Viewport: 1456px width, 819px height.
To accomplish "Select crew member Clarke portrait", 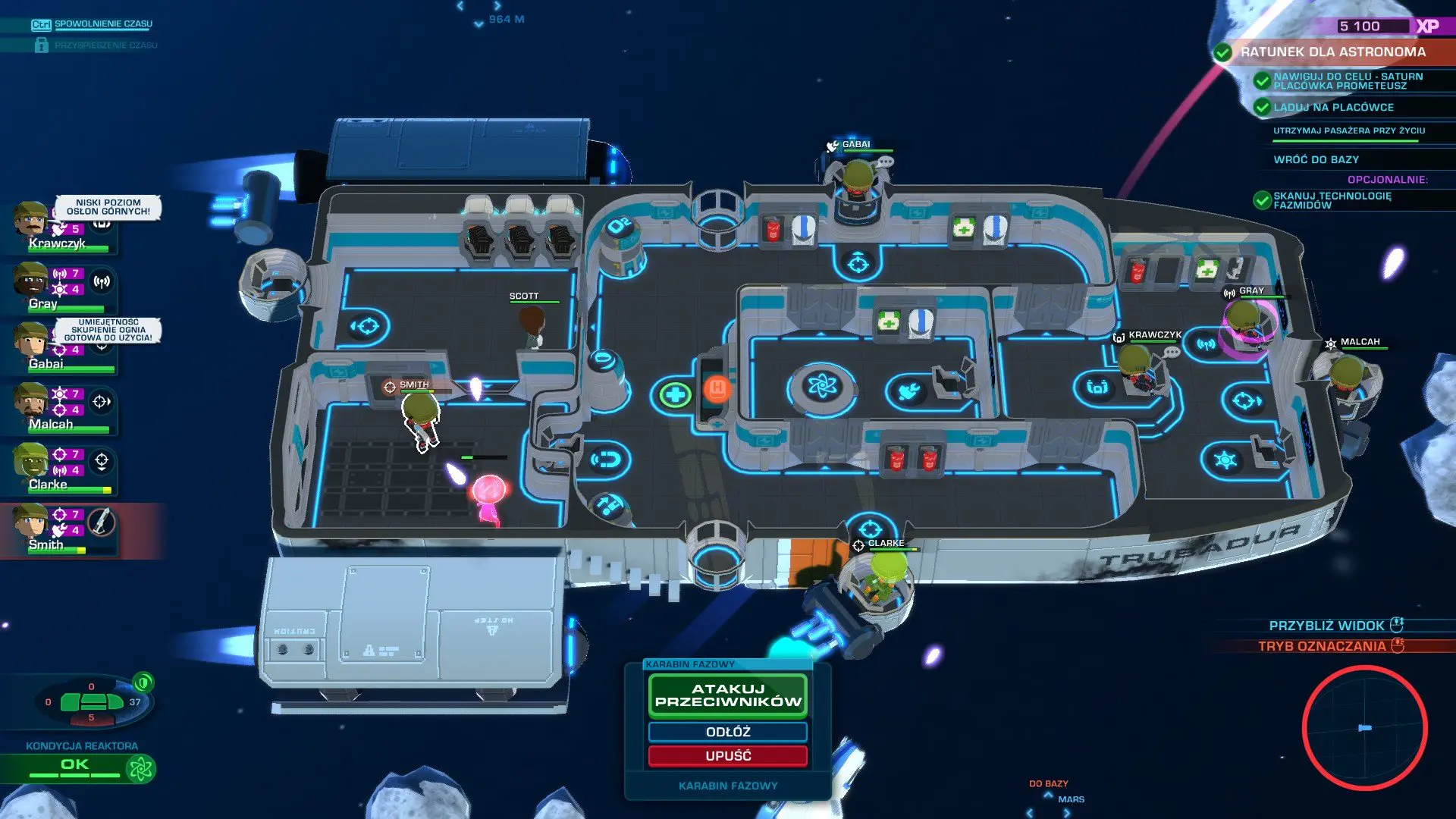I will (x=30, y=462).
